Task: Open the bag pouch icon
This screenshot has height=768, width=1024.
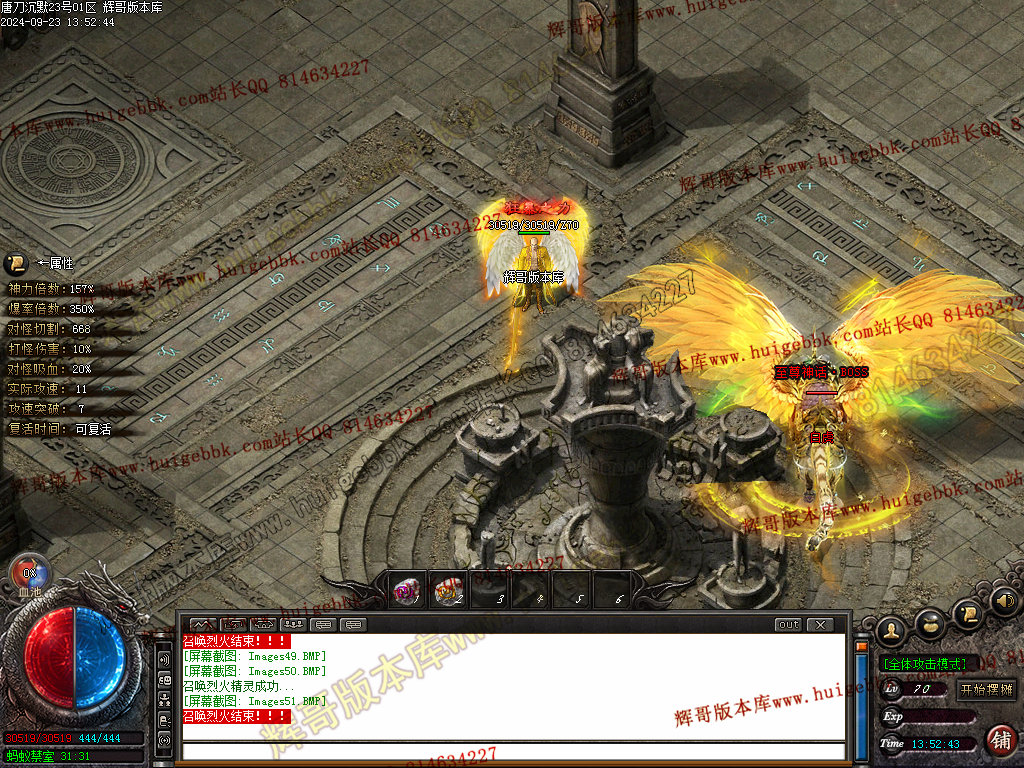Action: [931, 622]
